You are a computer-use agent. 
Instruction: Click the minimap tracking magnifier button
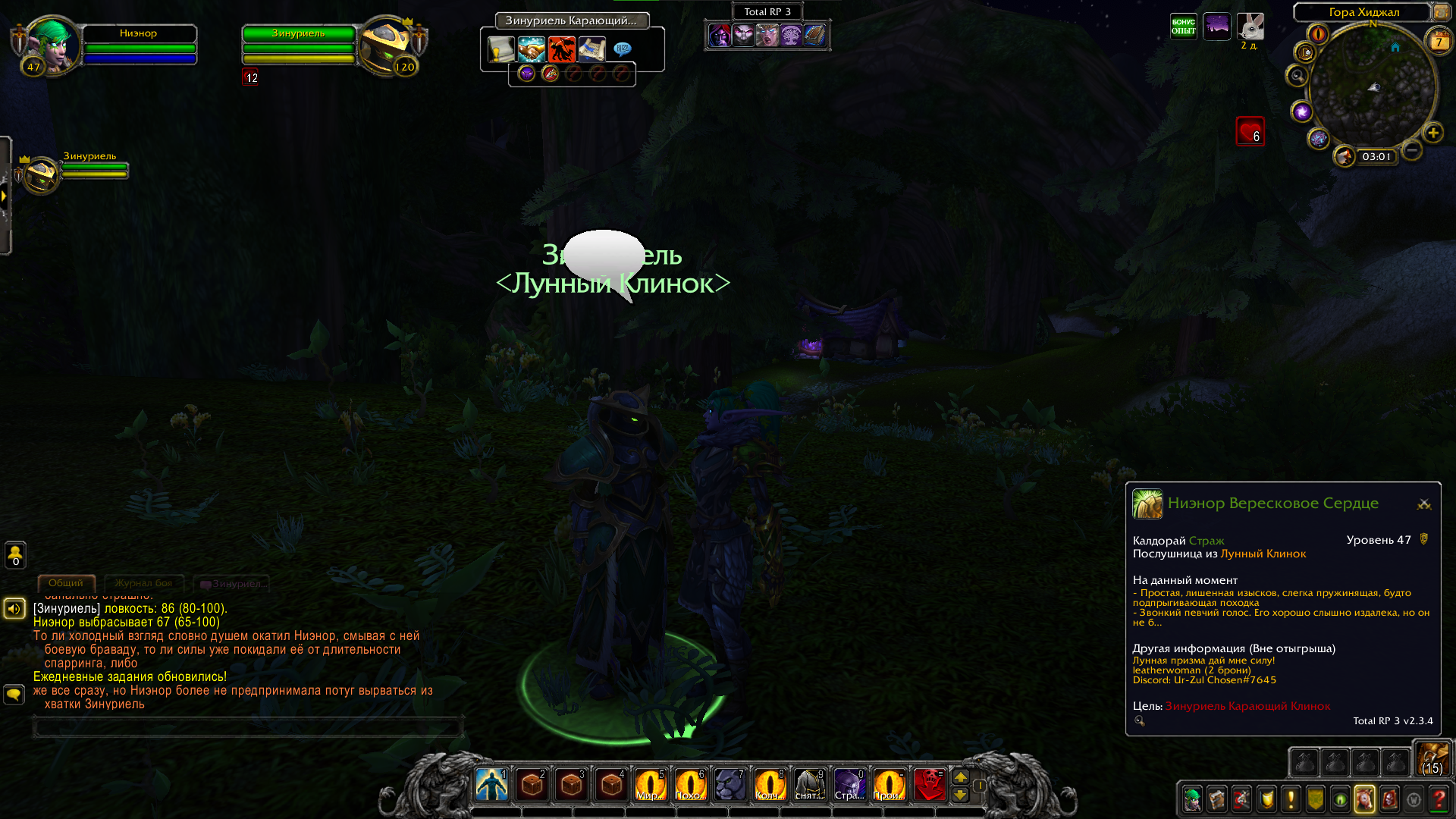1297,76
